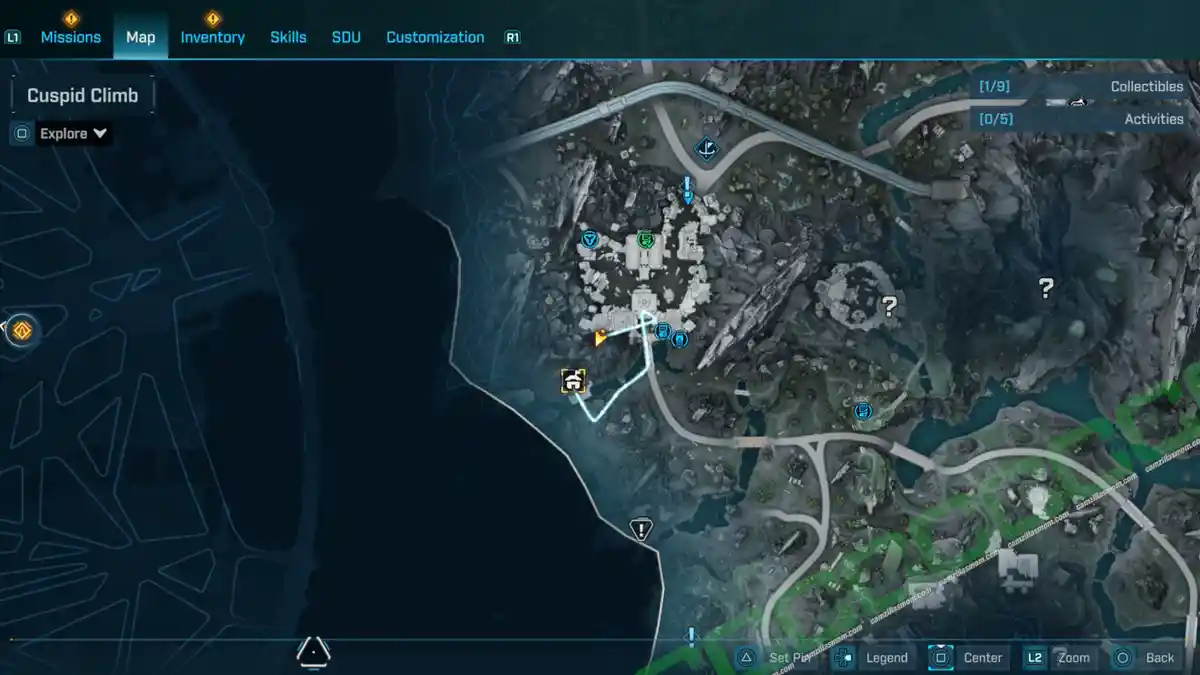The image size is (1200, 675).
Task: Show the Collectibles tracker row
Action: pos(1083,87)
